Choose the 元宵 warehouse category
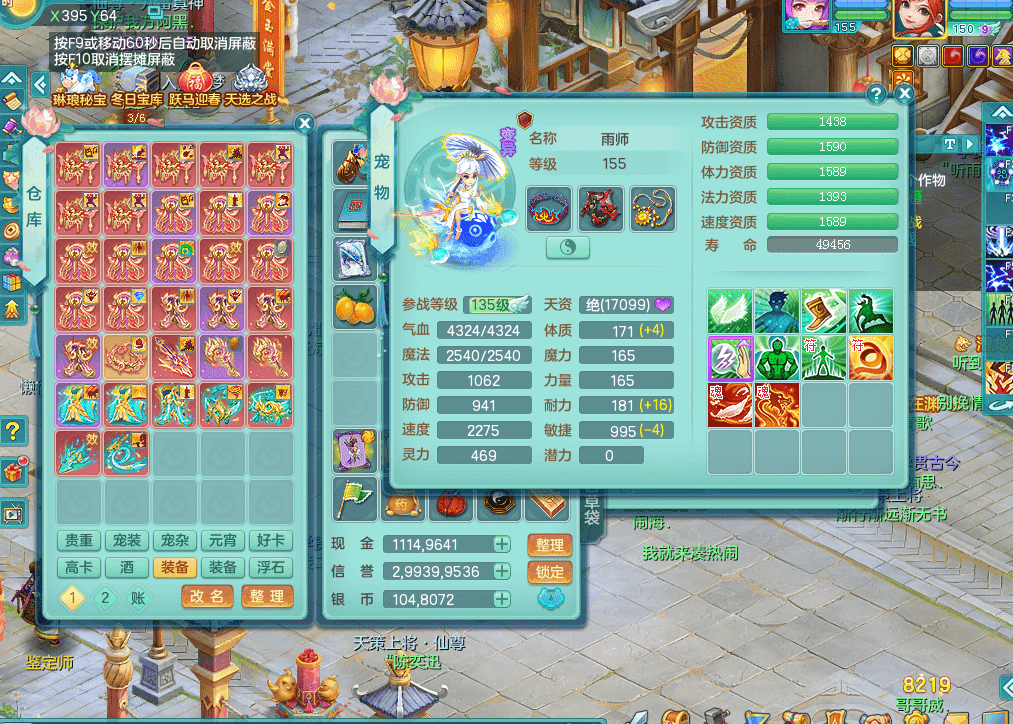The height and width of the screenshot is (724, 1013). tap(222, 541)
